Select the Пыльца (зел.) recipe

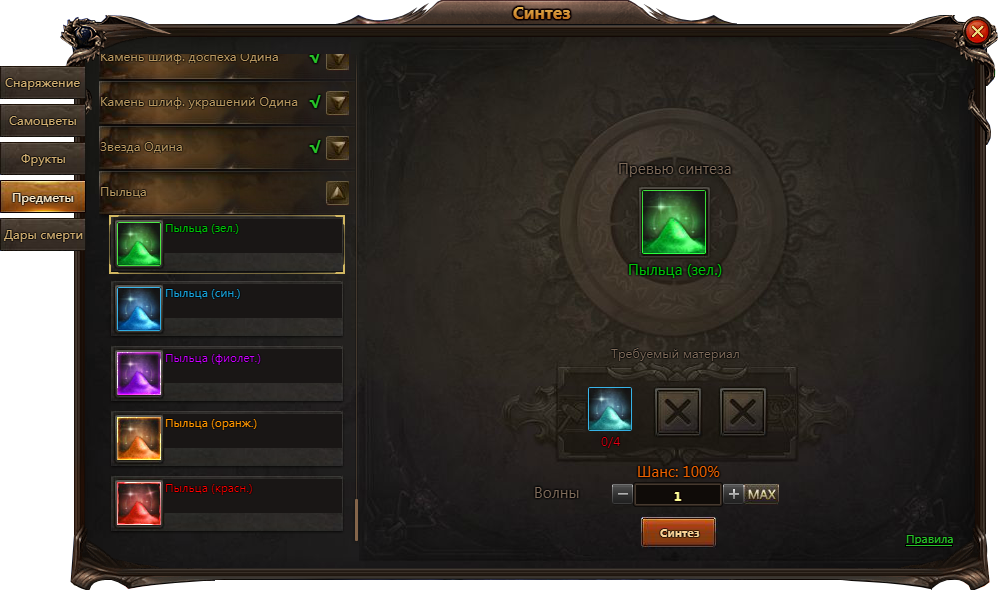pos(228,244)
